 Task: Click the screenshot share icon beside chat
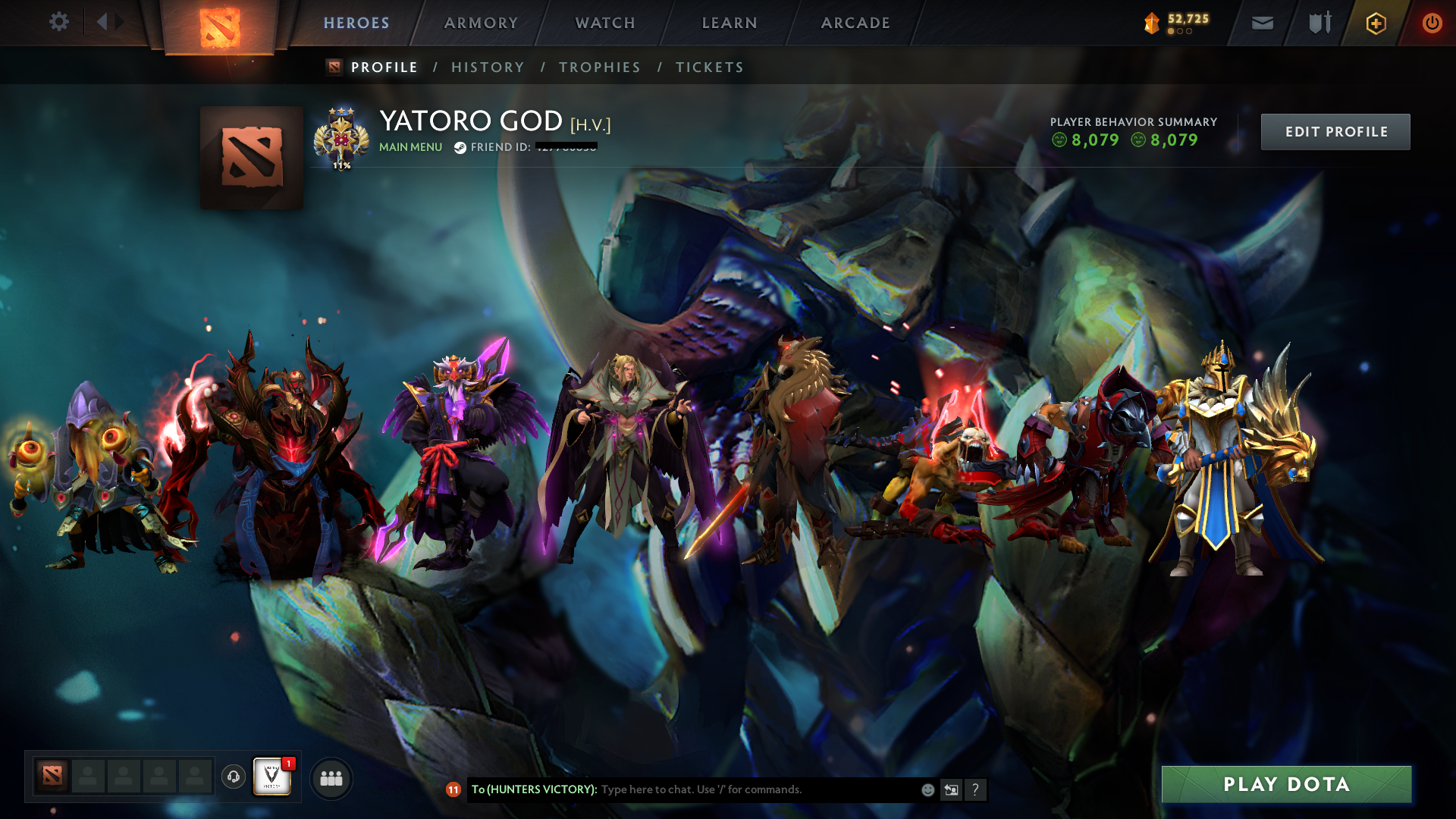(951, 789)
